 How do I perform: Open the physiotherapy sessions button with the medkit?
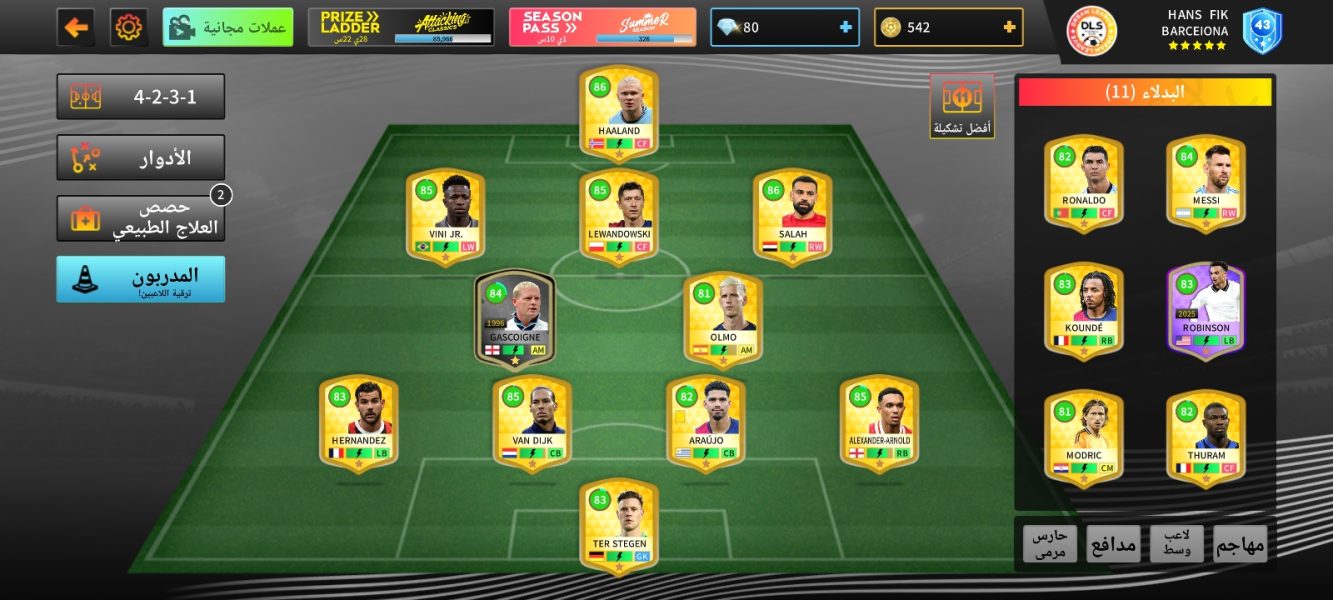(x=141, y=218)
